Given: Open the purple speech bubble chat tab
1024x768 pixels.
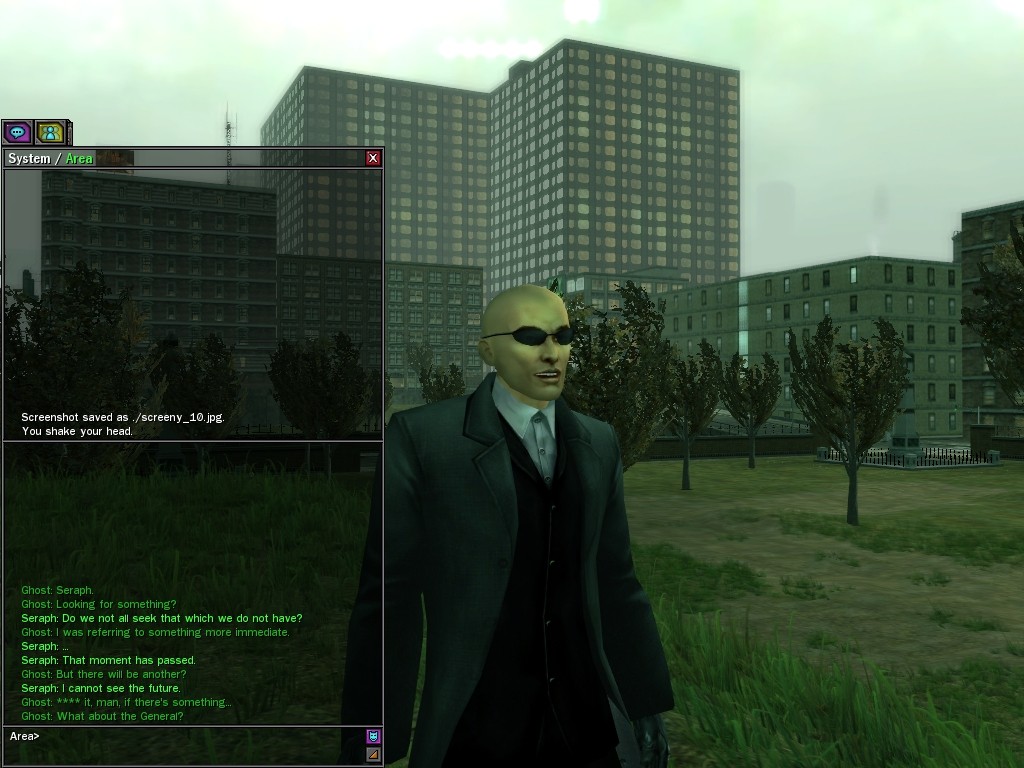Looking at the screenshot, I should click(17, 132).
